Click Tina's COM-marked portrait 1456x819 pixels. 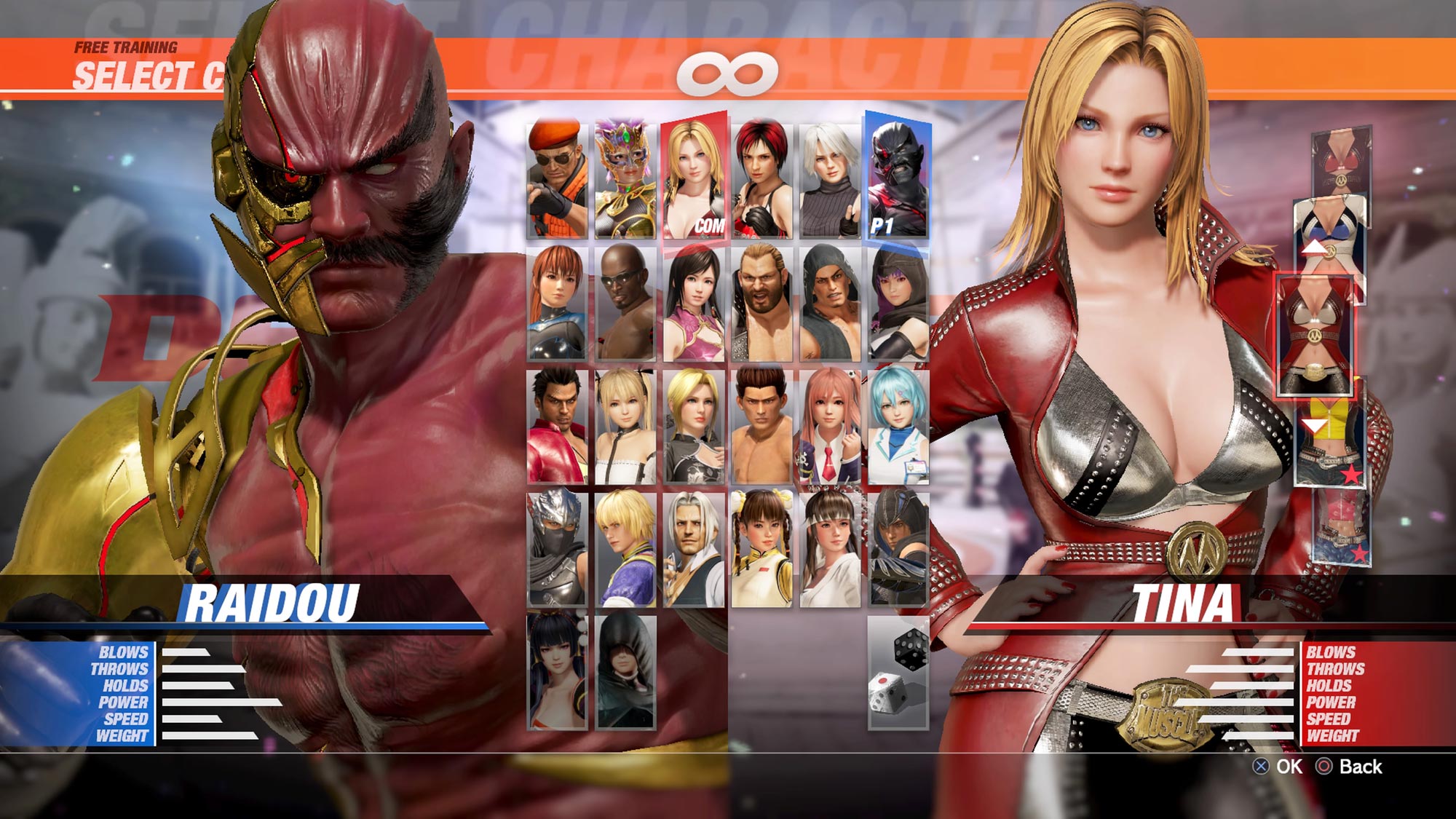pos(692,182)
